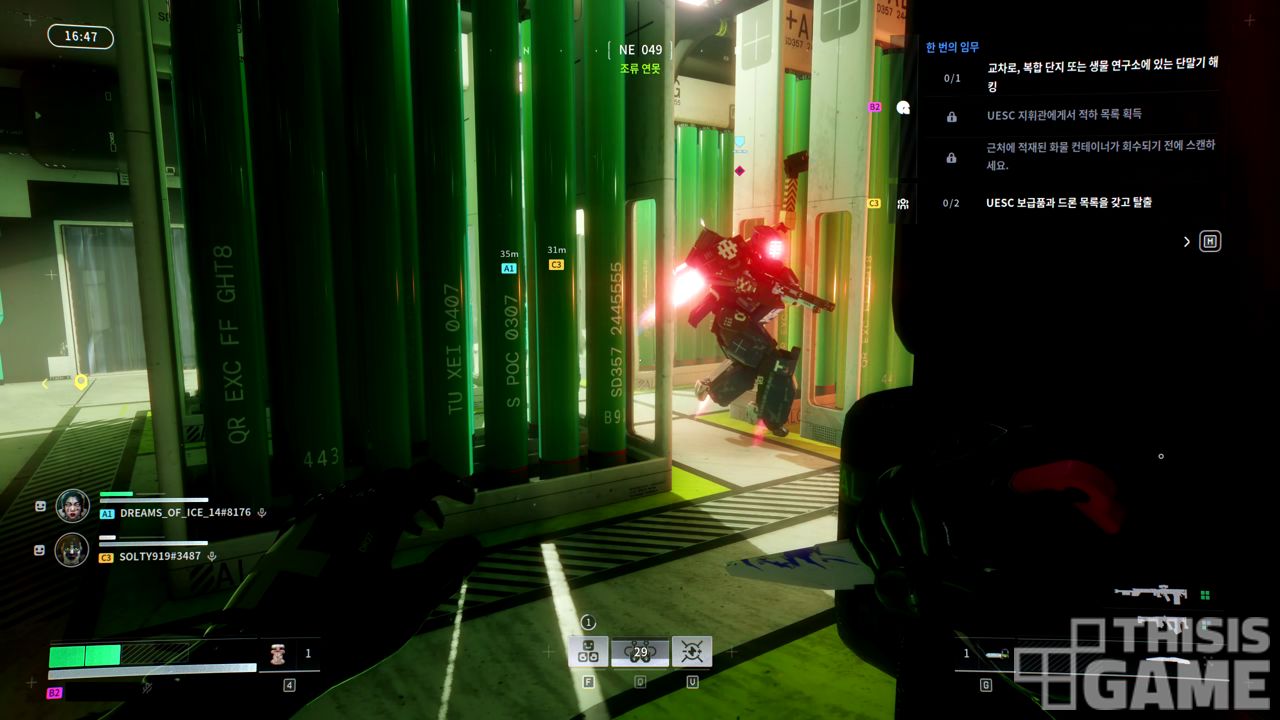Select the primary rifle weapon icon

tap(1152, 595)
